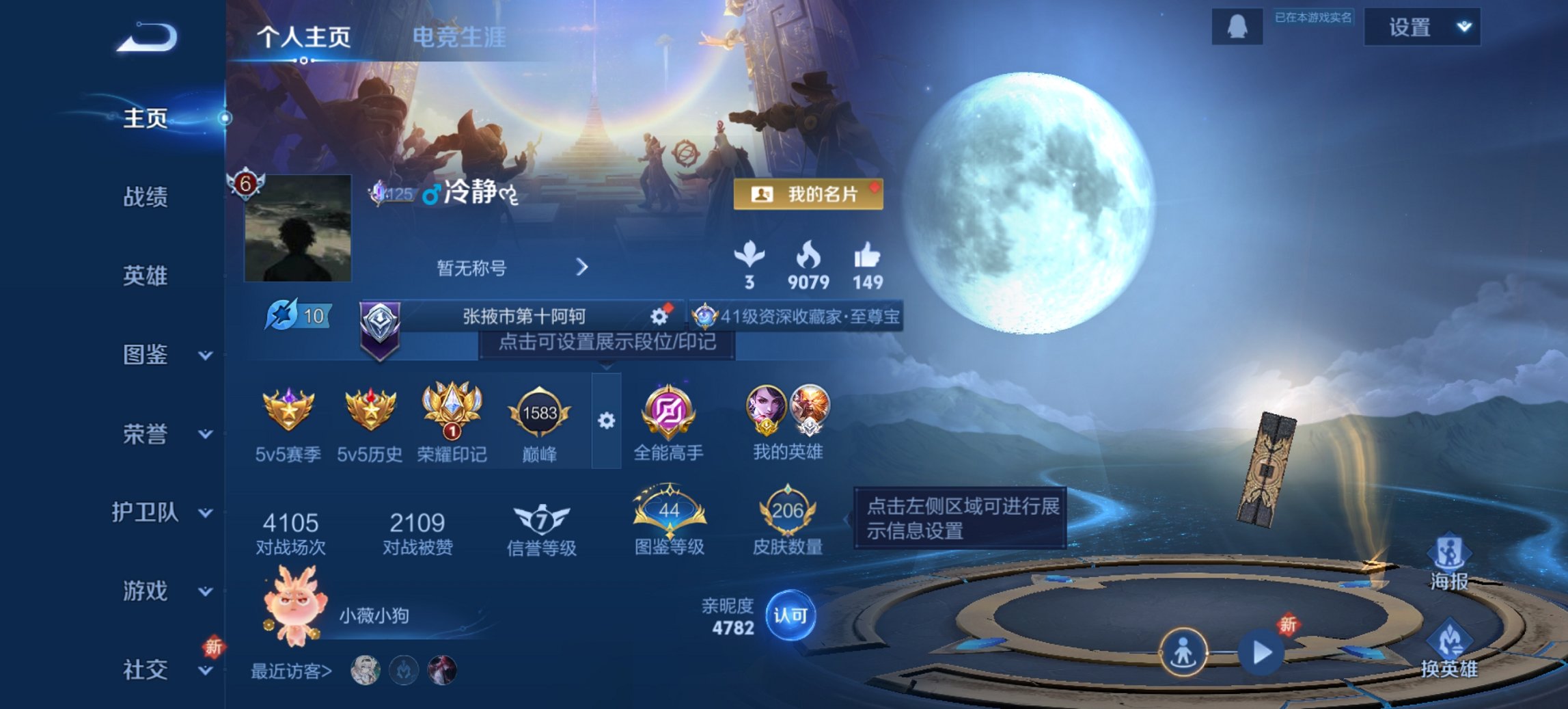Select 战绩 in the left menu
Image resolution: width=1568 pixels, height=709 pixels.
[146, 198]
